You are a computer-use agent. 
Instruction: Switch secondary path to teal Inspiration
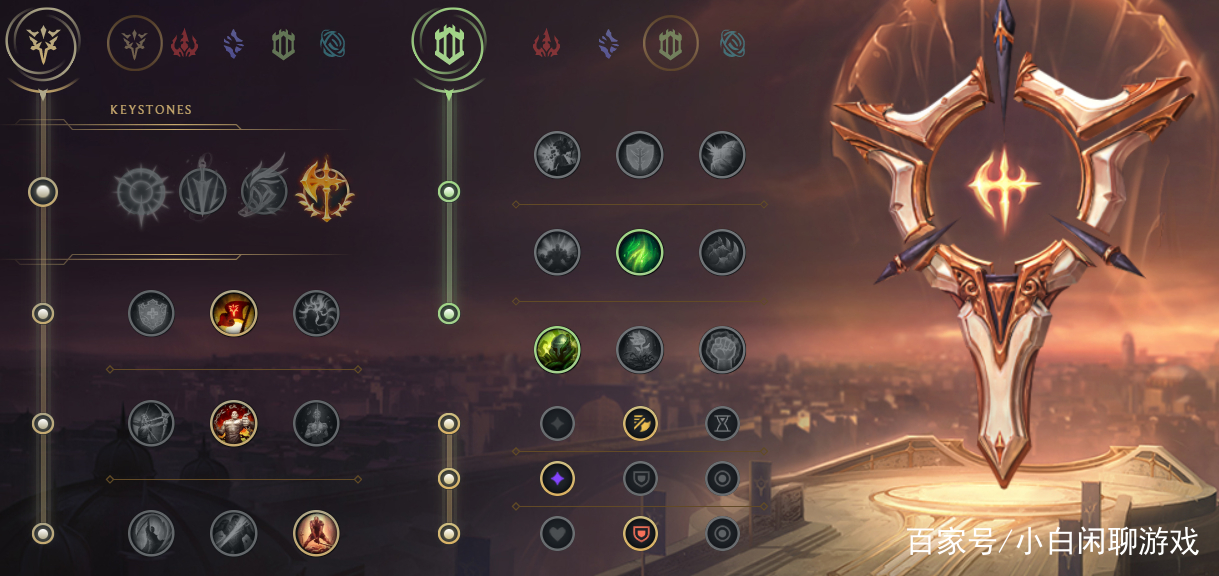pyautogui.click(x=733, y=43)
